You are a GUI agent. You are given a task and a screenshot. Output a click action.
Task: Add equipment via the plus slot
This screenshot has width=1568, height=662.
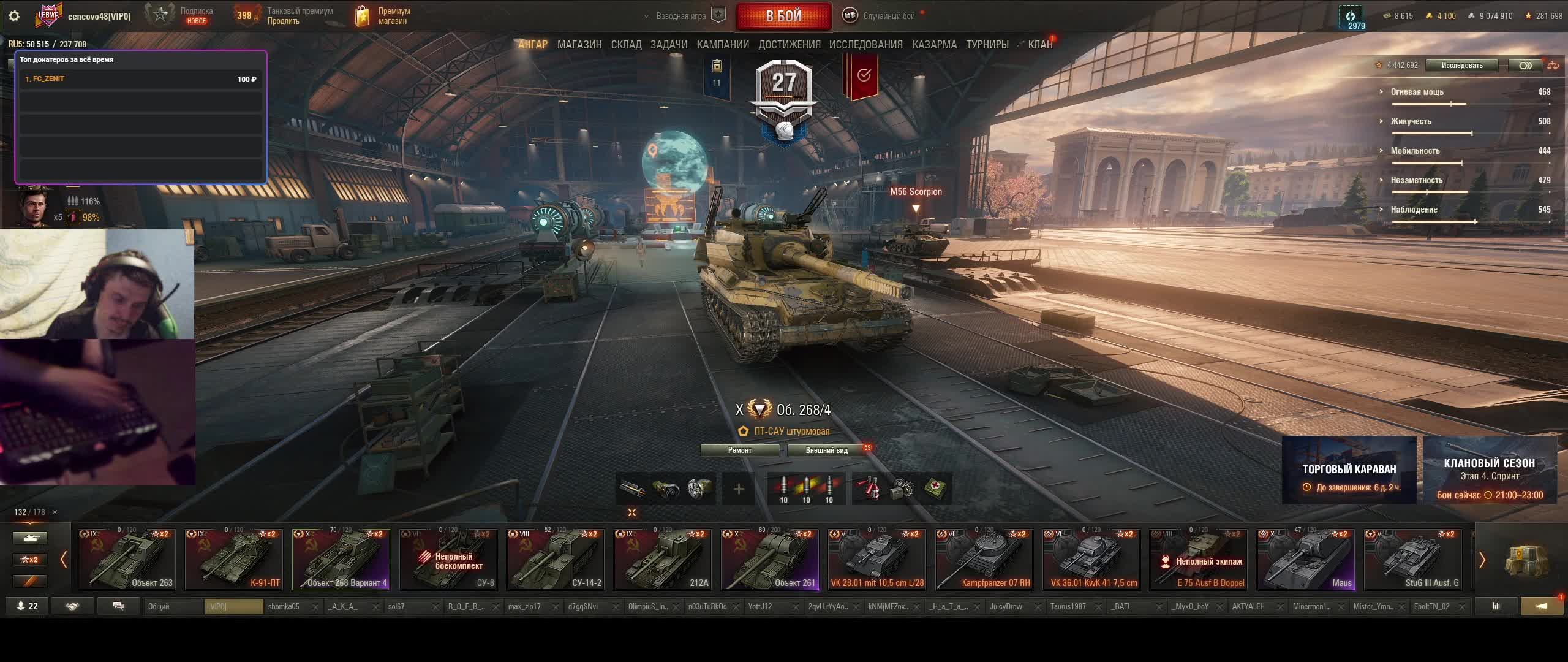[x=739, y=489]
